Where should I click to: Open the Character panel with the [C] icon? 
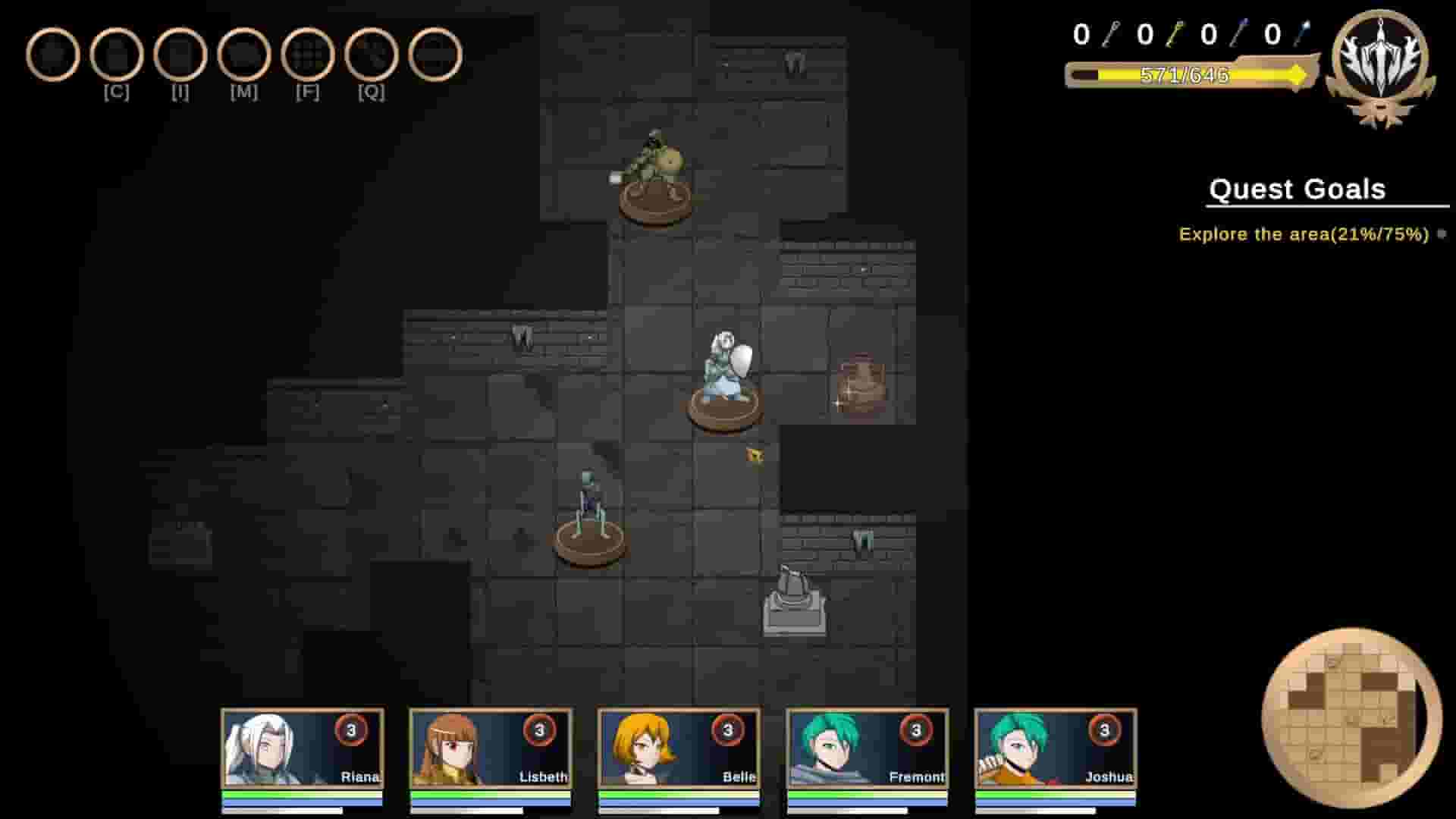click(x=118, y=55)
